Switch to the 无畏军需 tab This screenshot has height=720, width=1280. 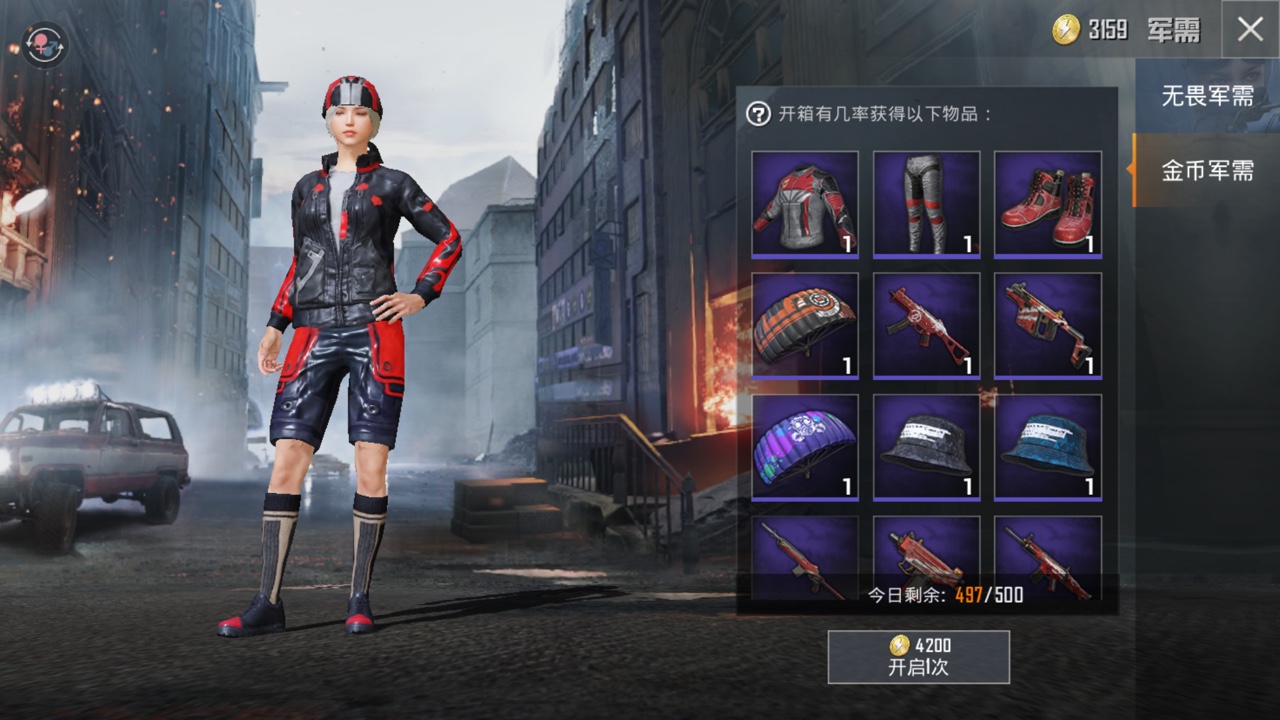(1207, 96)
